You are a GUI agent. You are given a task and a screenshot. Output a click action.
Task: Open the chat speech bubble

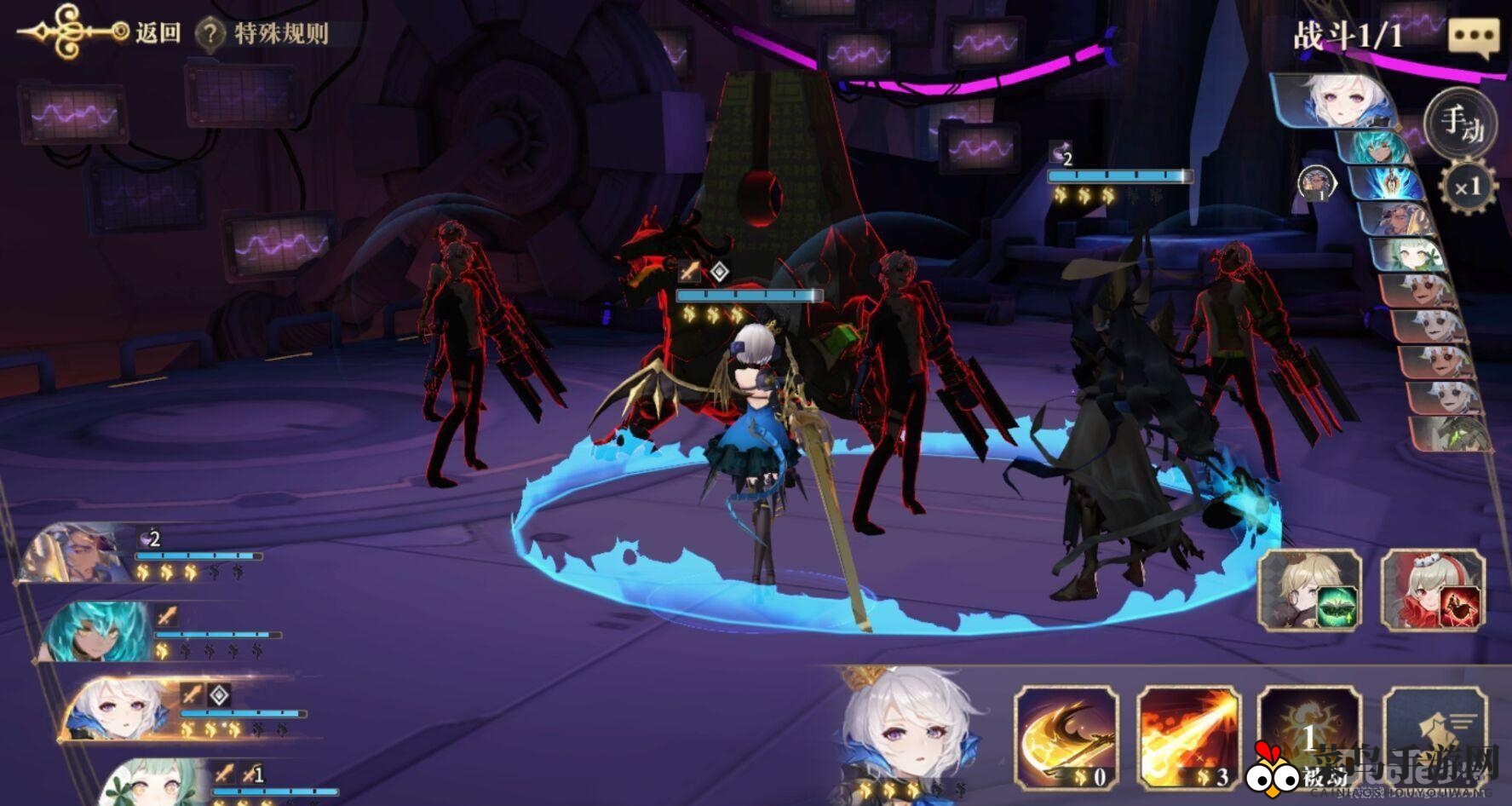click(x=1473, y=38)
